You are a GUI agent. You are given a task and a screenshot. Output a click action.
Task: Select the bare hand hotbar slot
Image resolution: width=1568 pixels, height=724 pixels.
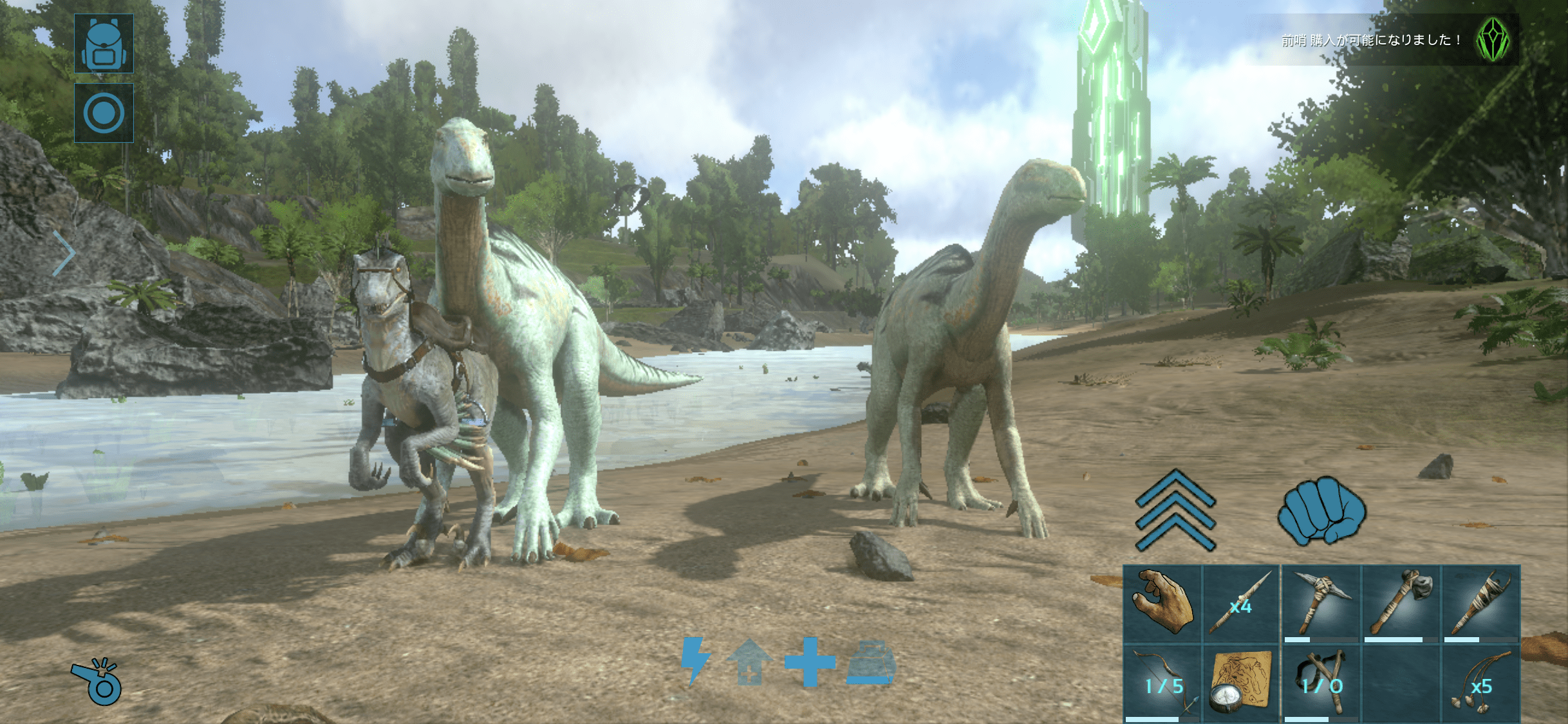(1162, 604)
